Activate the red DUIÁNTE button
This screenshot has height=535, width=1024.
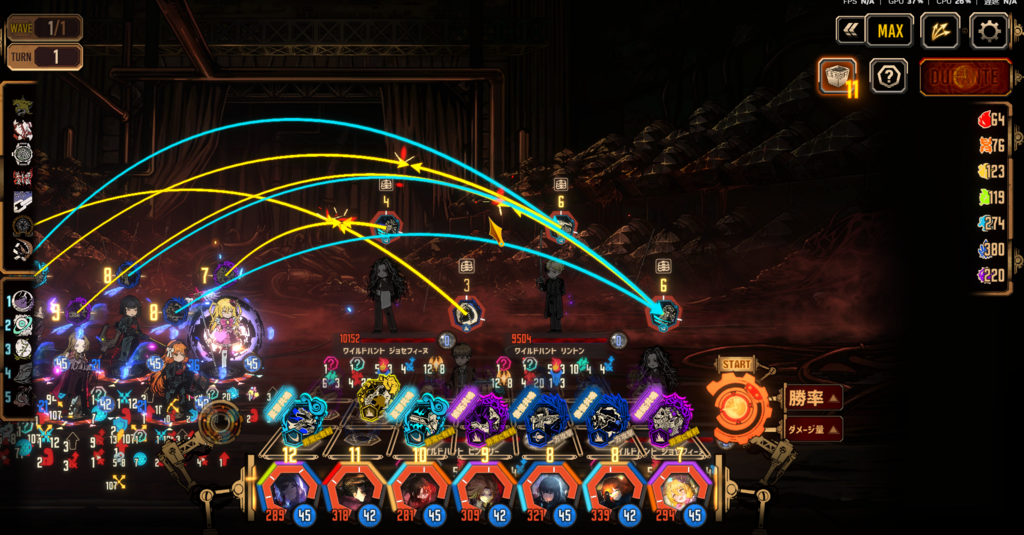tap(964, 76)
